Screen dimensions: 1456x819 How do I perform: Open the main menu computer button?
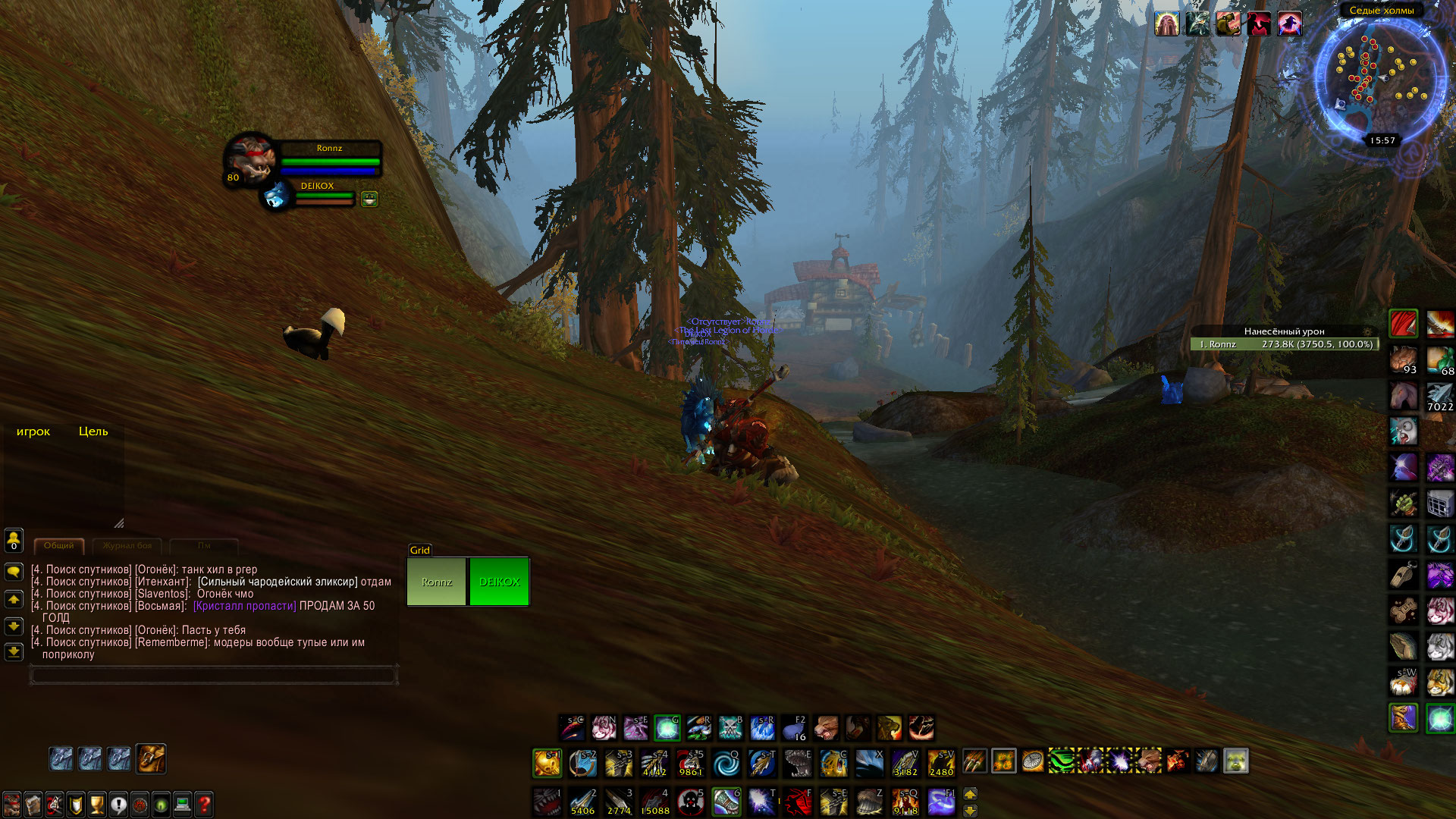182,804
